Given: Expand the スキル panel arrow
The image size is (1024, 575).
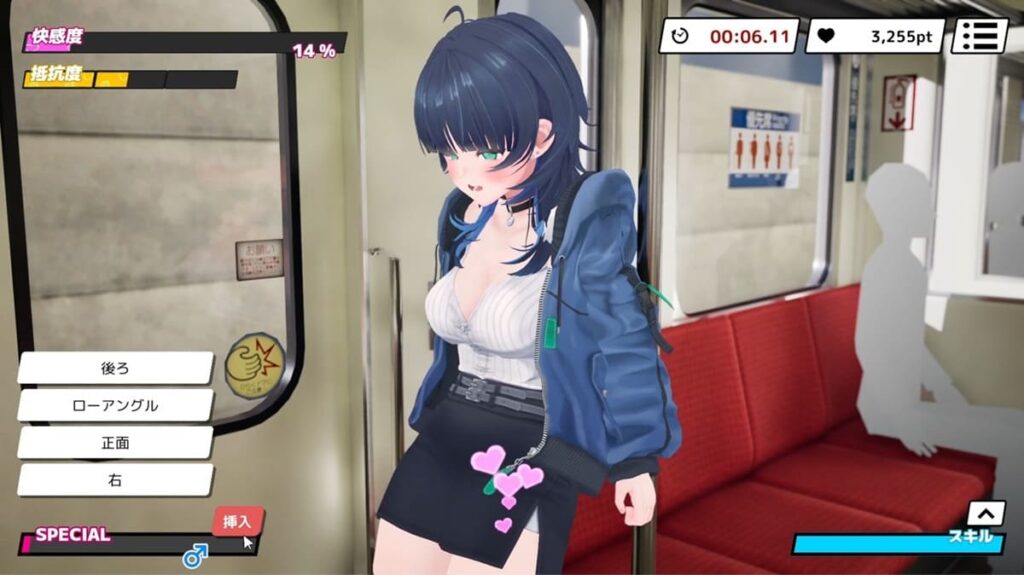Looking at the screenshot, I should click(x=985, y=513).
